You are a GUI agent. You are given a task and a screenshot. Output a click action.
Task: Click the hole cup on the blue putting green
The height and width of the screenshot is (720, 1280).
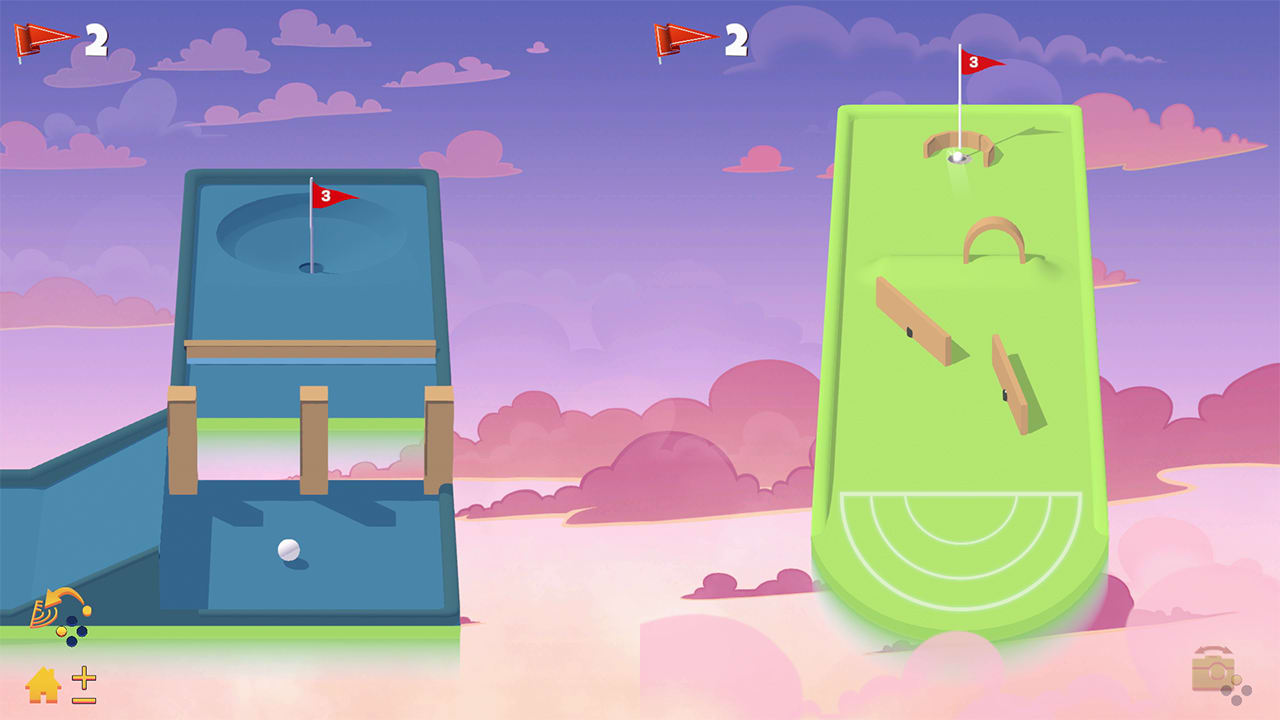tap(310, 265)
